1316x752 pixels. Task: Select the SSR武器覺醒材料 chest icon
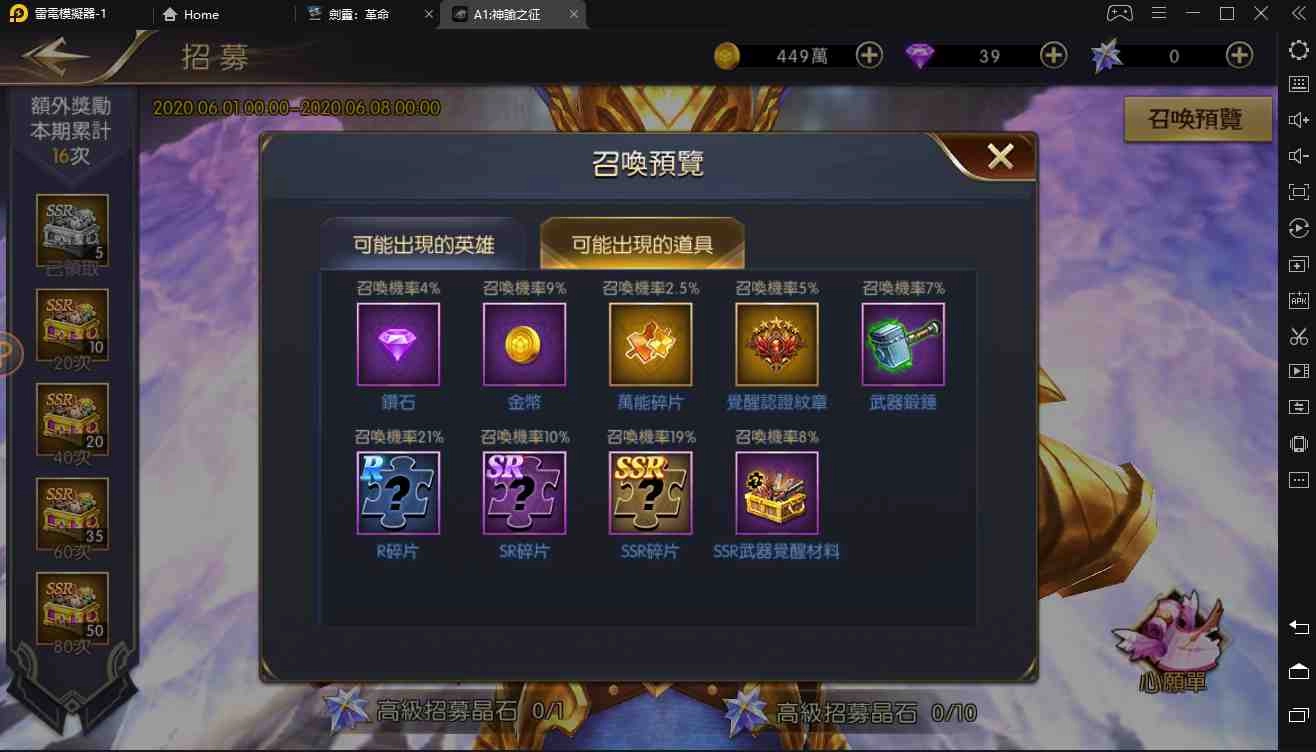pyautogui.click(x=777, y=492)
